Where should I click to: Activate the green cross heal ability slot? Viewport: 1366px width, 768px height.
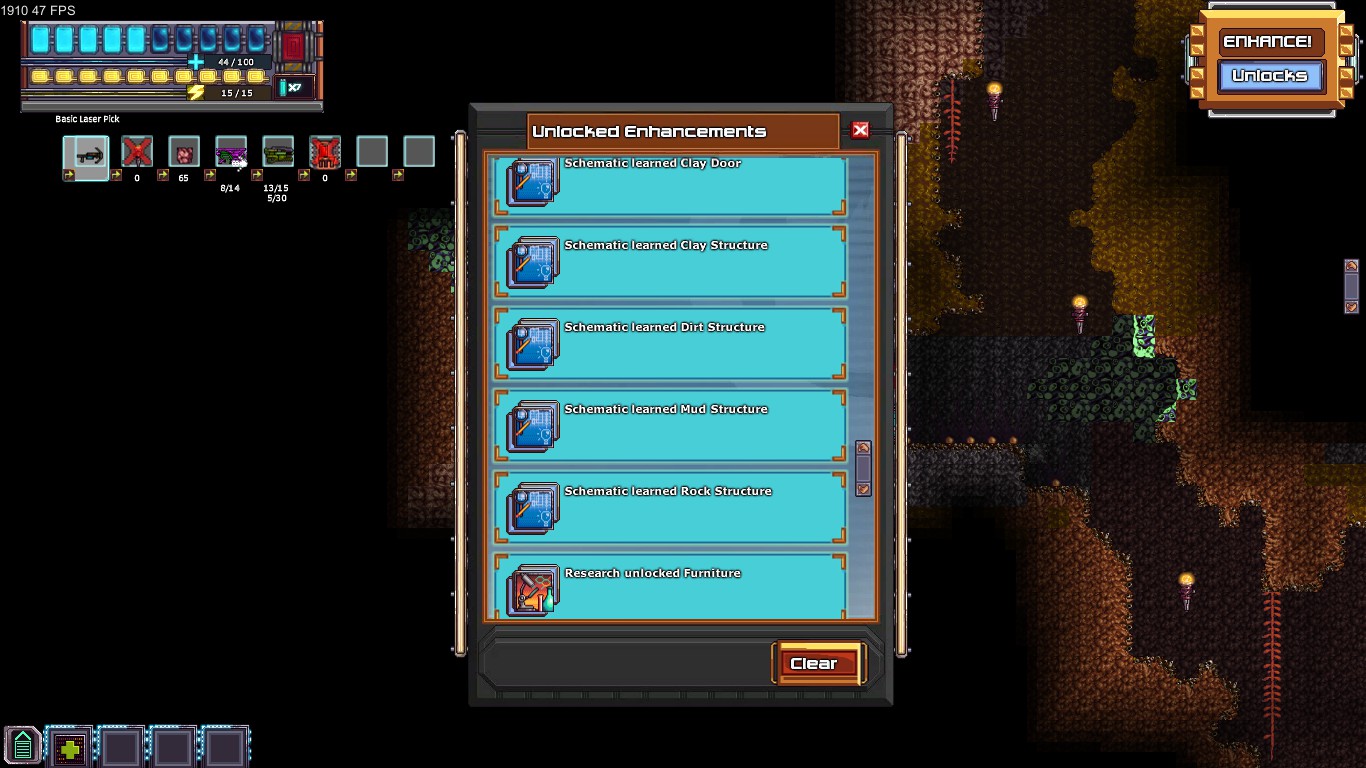[70, 747]
